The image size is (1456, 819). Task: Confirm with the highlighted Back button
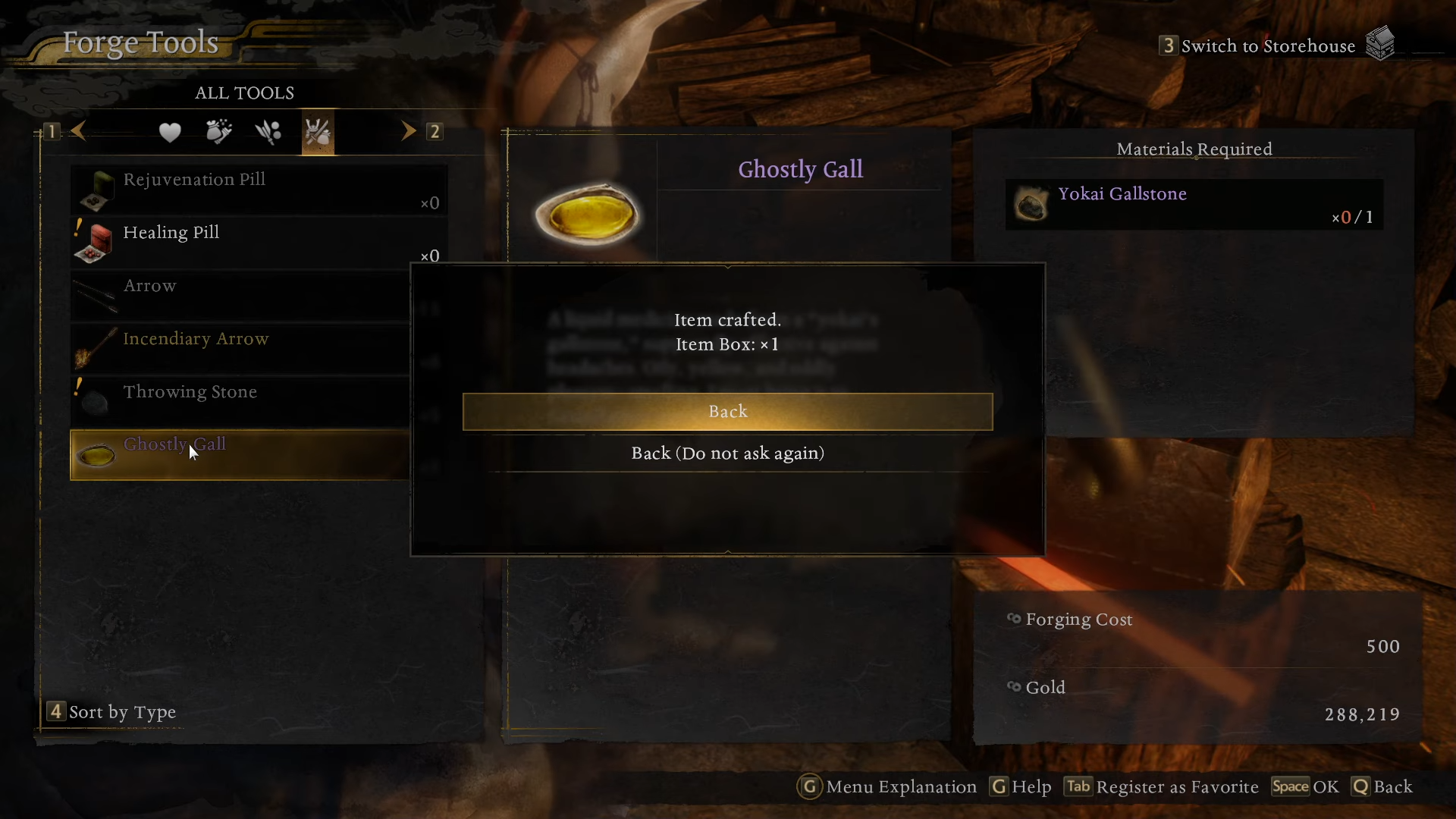pos(727,412)
